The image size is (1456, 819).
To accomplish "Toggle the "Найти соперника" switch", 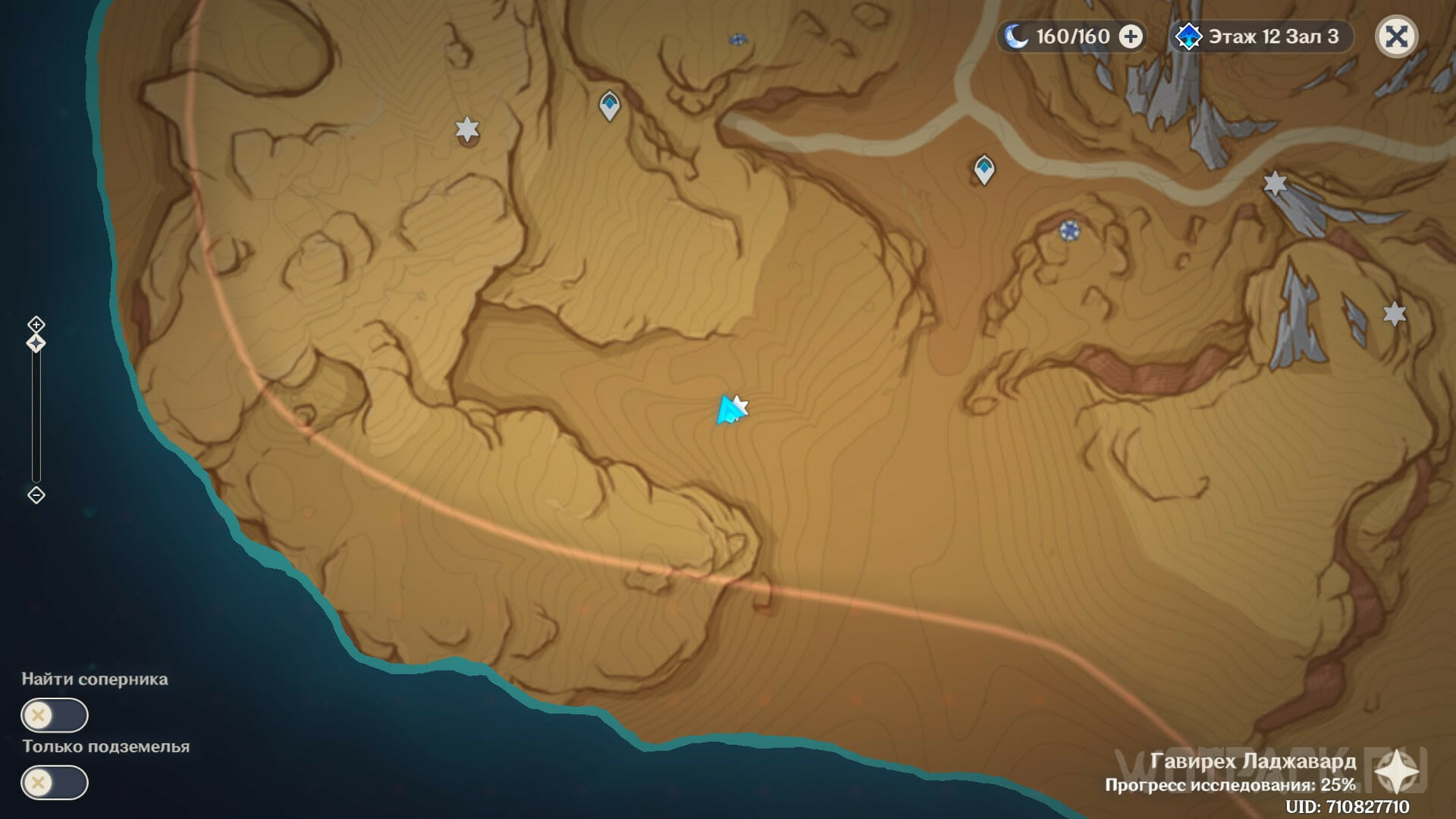I will [55, 715].
